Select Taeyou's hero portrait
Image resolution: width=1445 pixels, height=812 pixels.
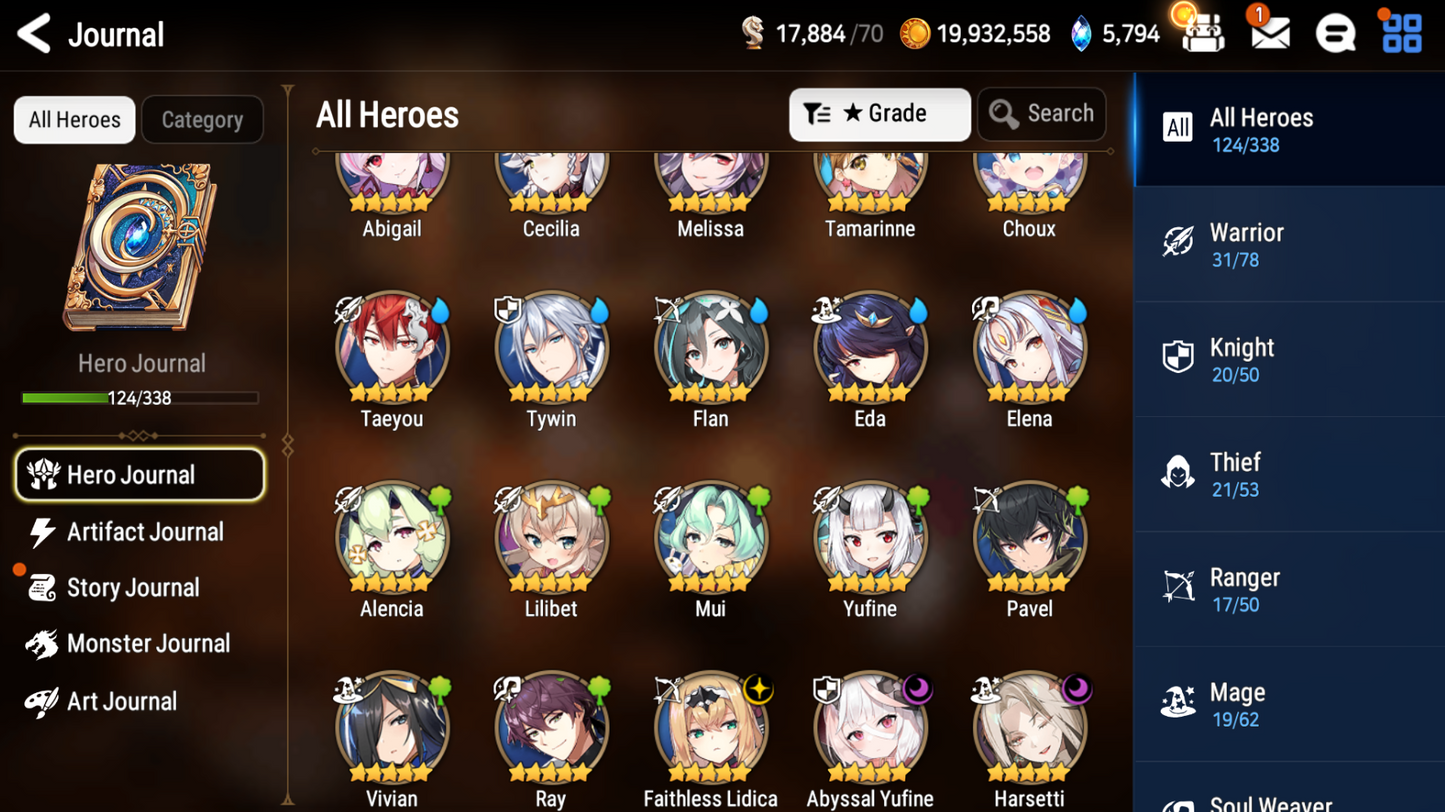pos(392,348)
